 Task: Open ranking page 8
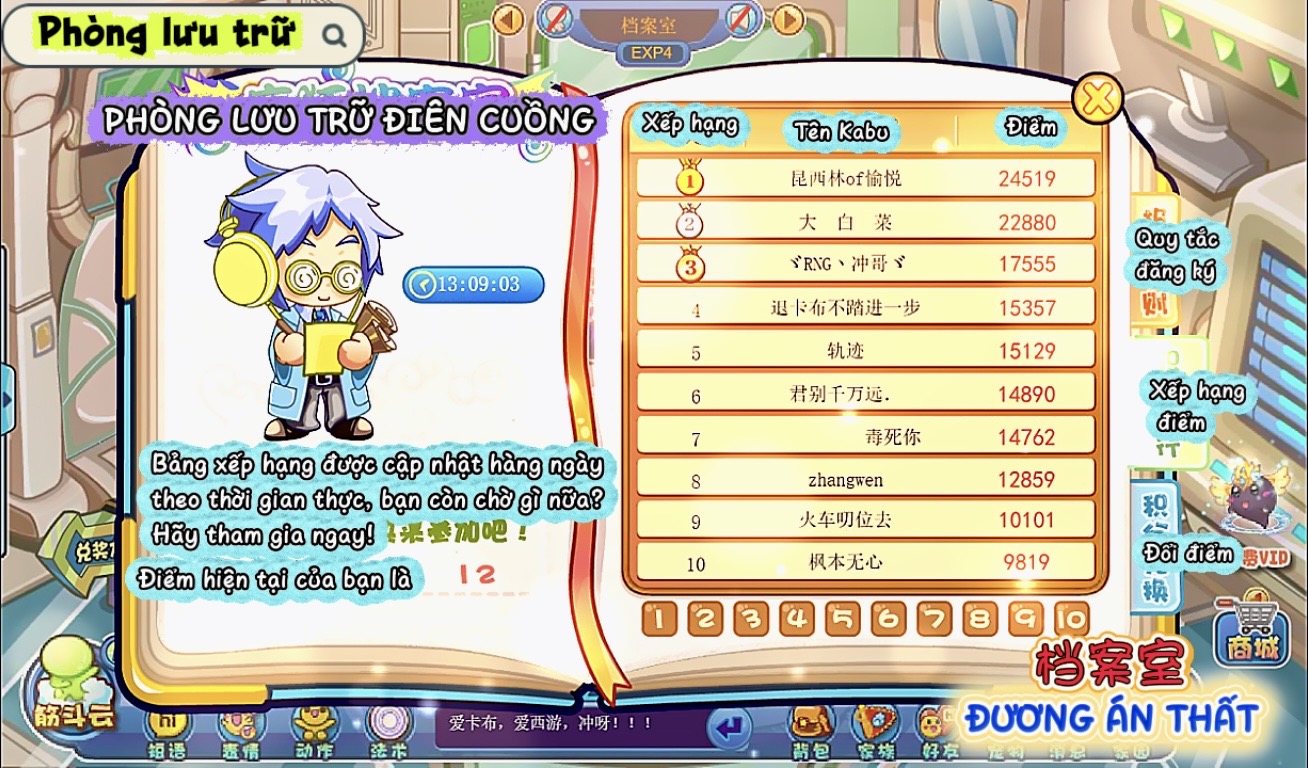coord(980,619)
